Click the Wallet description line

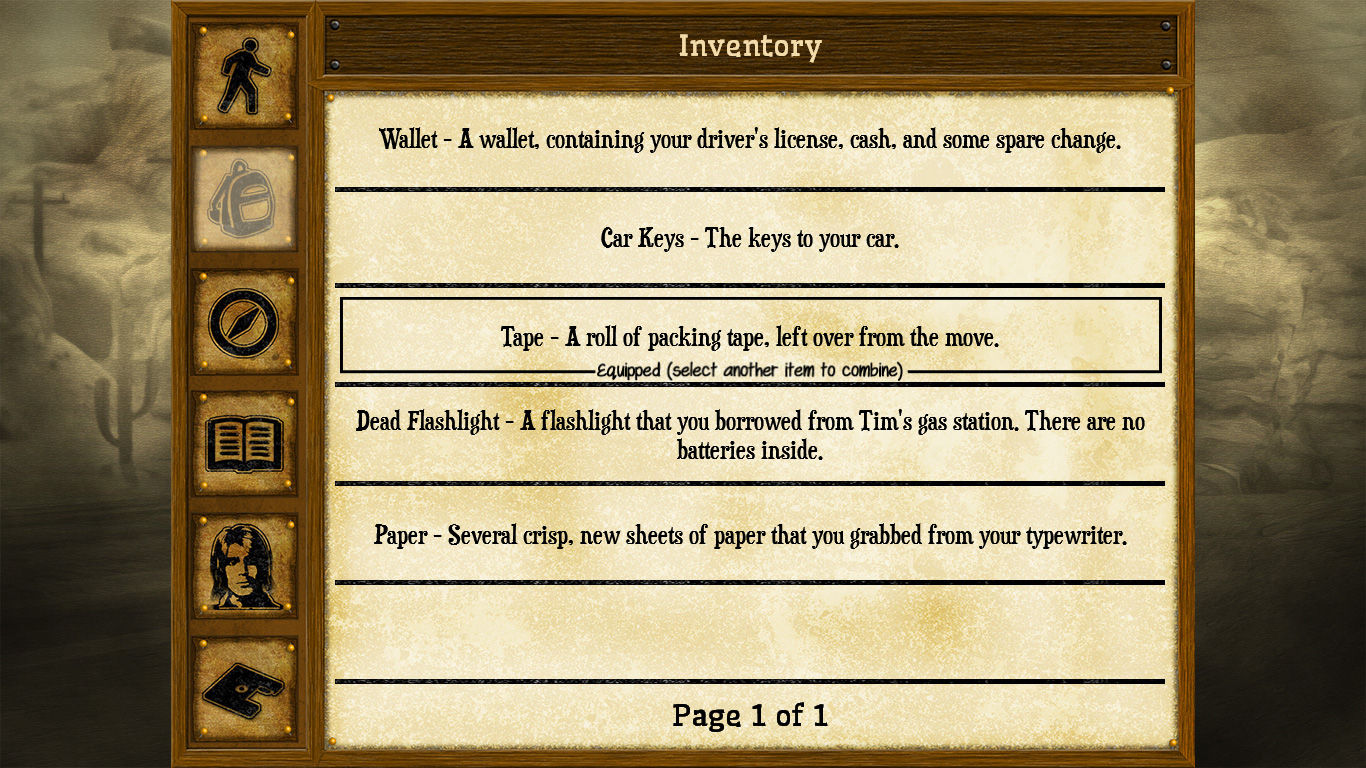pyautogui.click(x=750, y=140)
